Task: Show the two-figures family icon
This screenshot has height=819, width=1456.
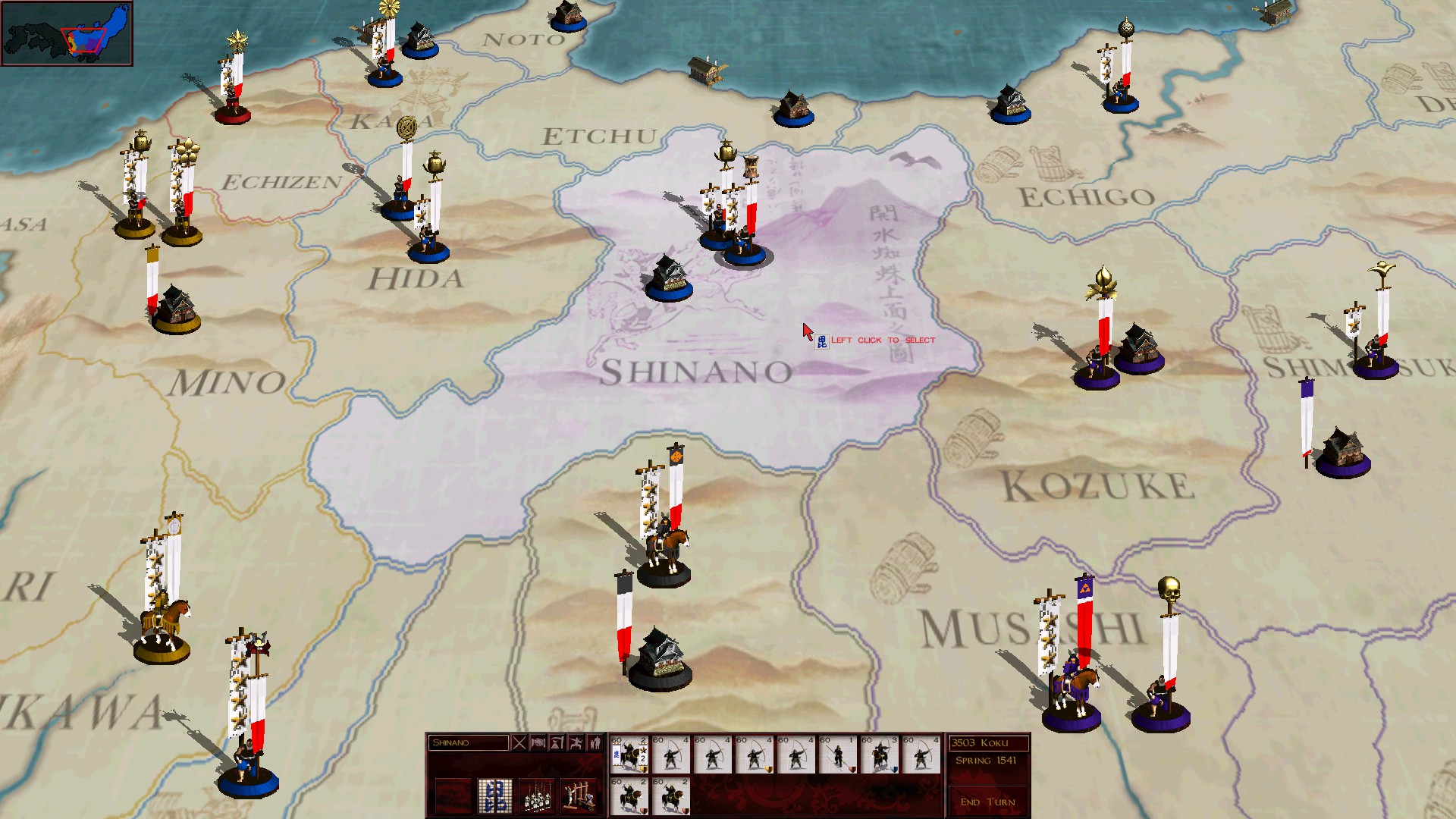Action: point(595,743)
